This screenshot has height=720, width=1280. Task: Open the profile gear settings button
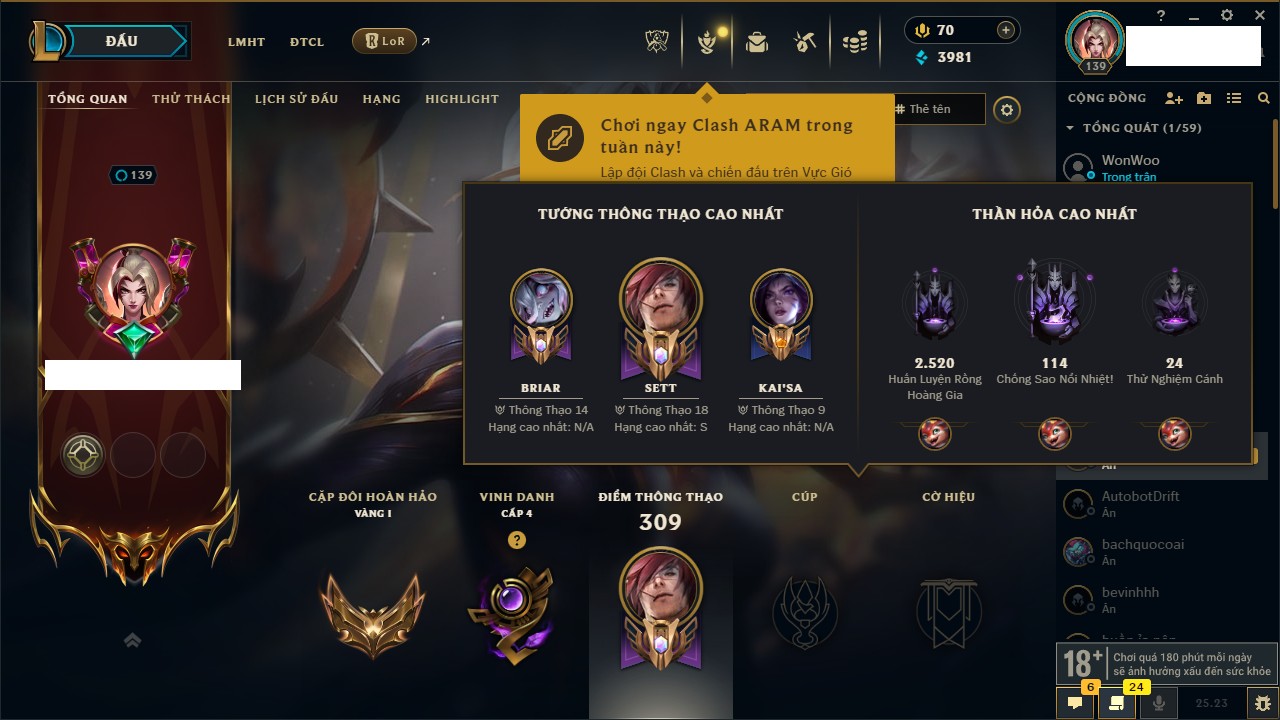point(1007,110)
